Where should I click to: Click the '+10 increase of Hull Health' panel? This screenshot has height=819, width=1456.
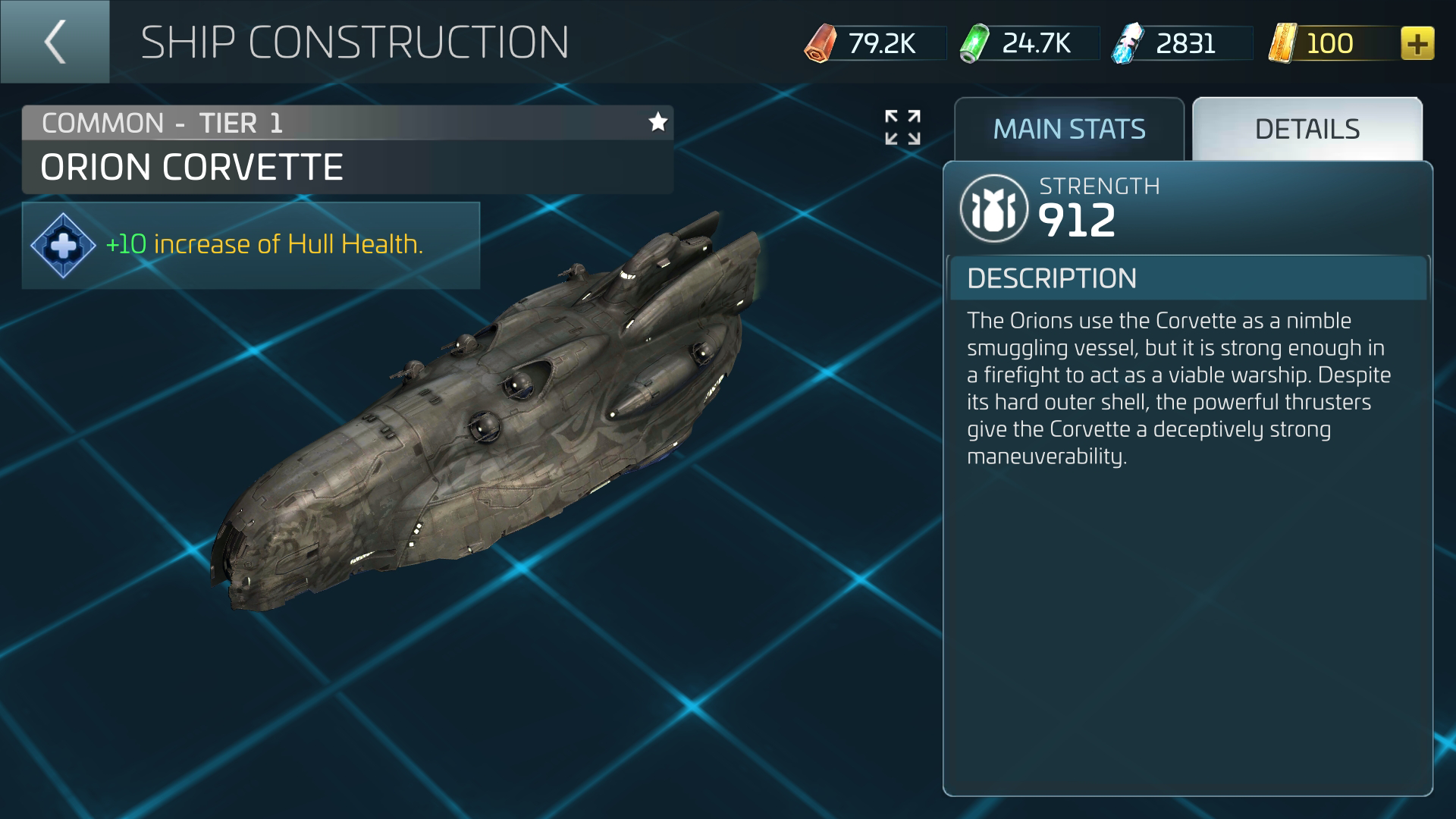pos(250,245)
